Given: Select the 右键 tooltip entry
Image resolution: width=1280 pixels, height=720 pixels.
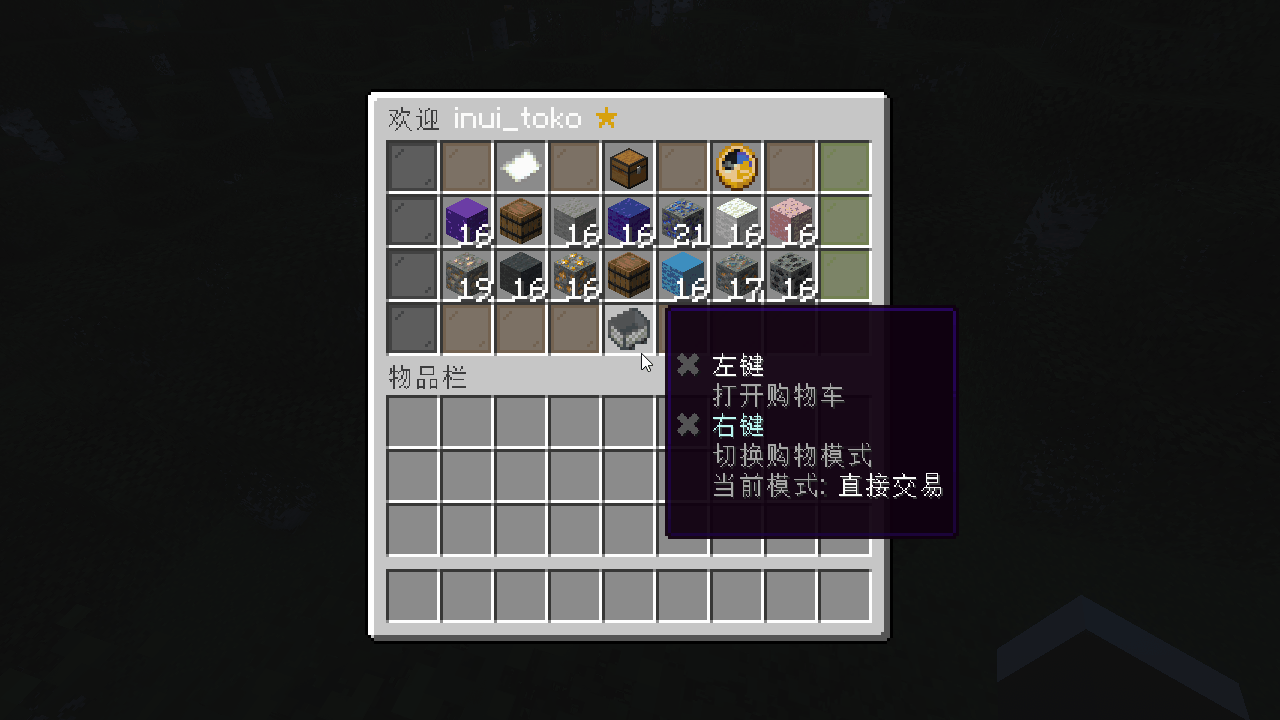Looking at the screenshot, I should 737,425.
